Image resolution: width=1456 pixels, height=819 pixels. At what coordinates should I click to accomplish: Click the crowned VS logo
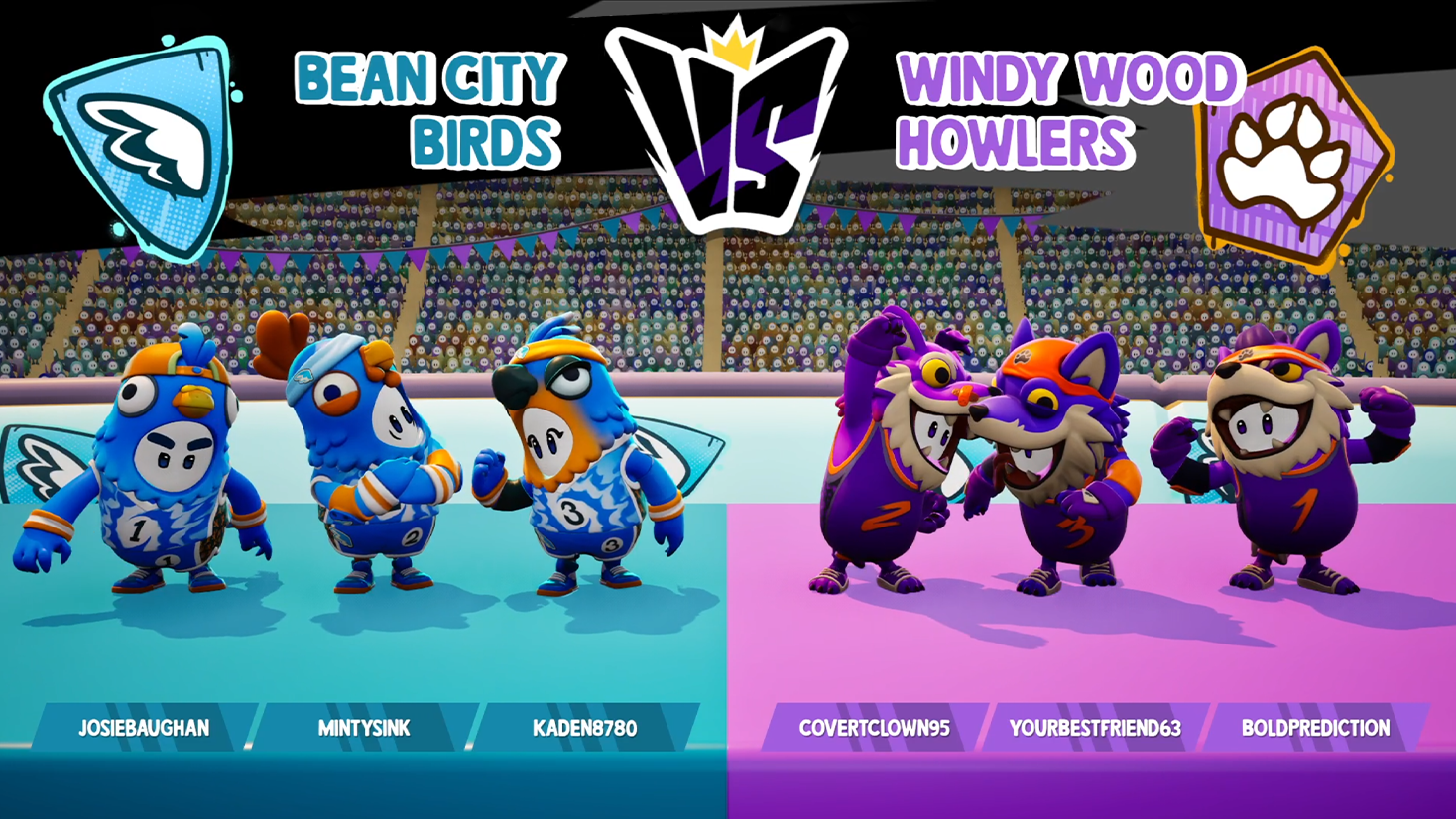pyautogui.click(x=729, y=124)
